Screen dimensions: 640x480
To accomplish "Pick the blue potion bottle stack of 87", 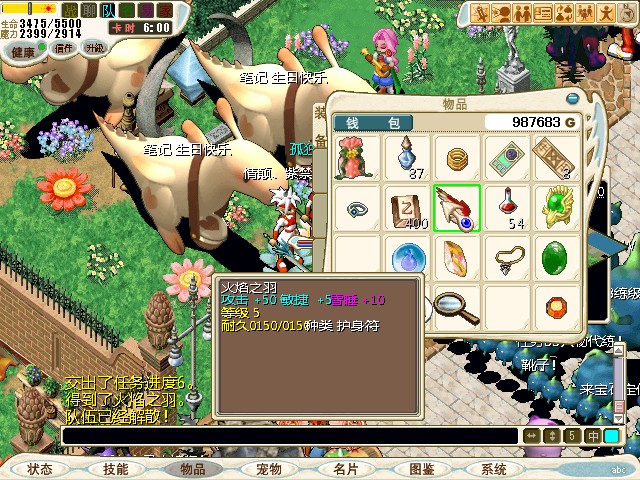I will pos(408,158).
